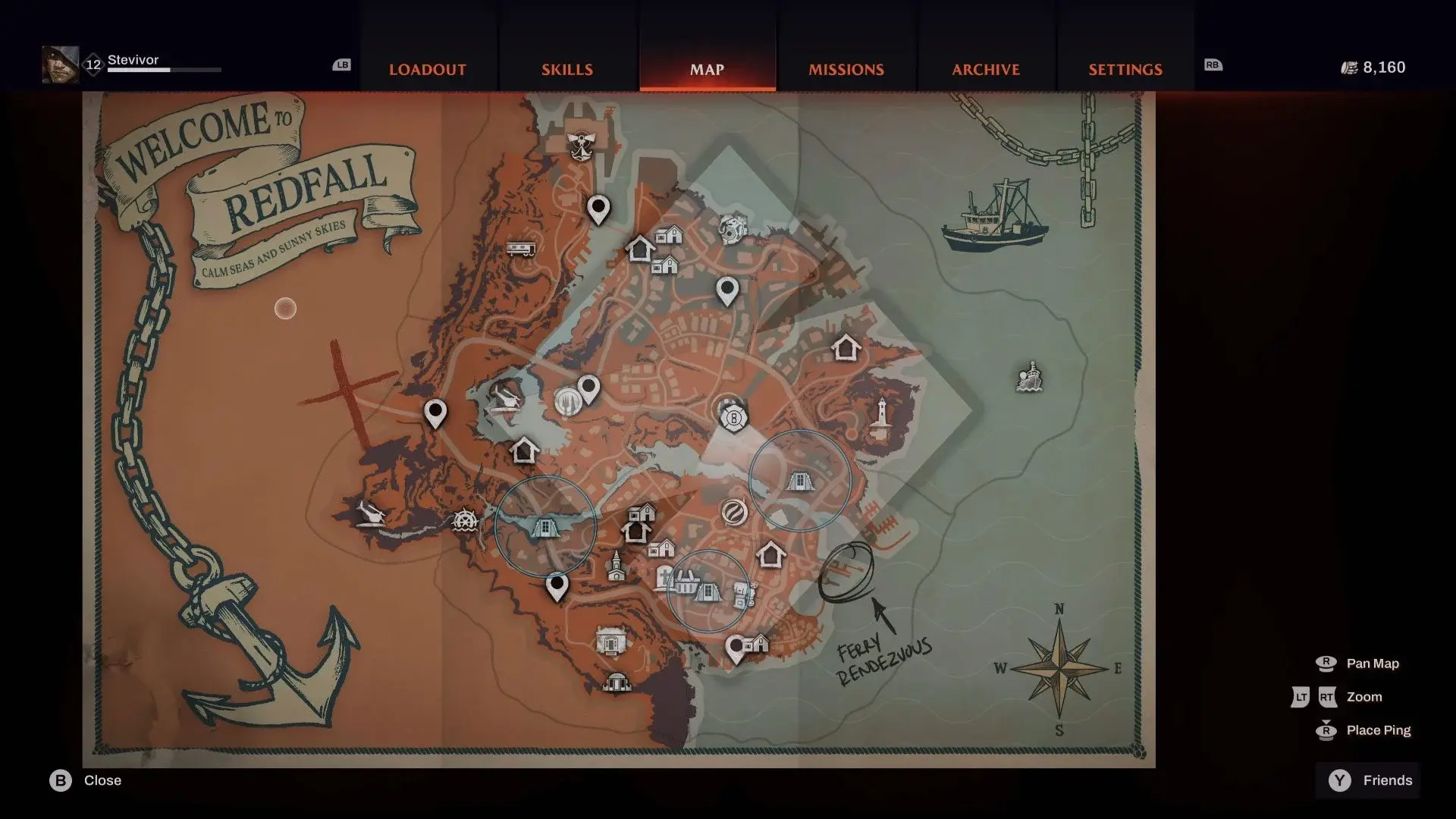This screenshot has width=1456, height=819.
Task: Choose the striped circle map marker
Action: click(x=733, y=513)
